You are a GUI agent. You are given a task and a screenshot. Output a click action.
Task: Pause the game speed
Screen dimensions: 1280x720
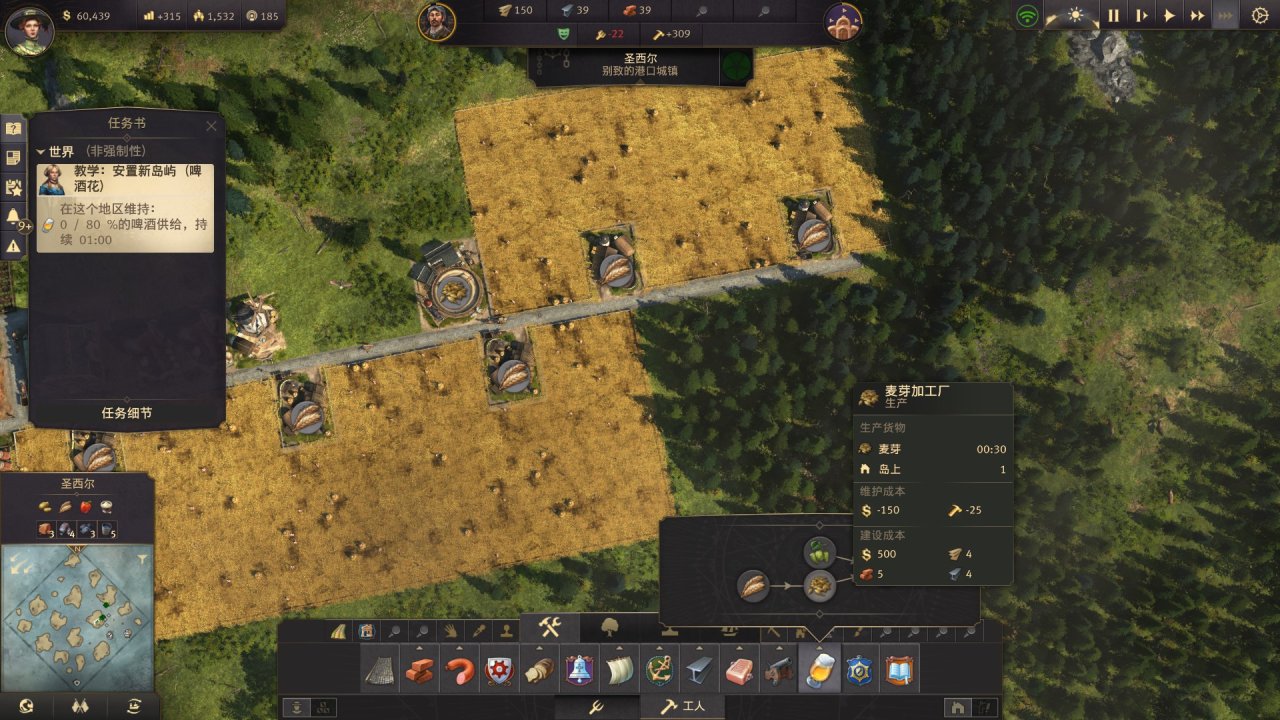(1113, 16)
